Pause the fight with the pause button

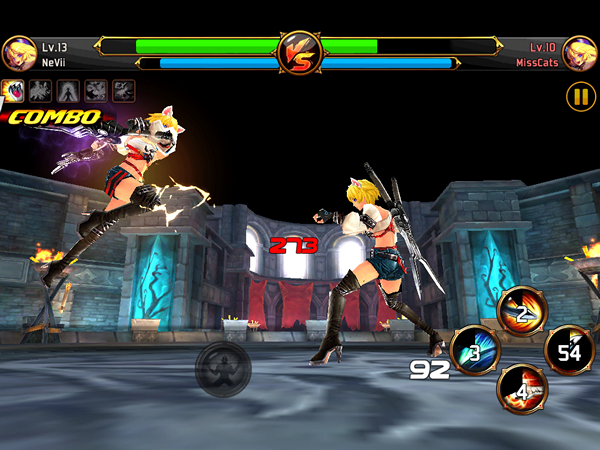tap(580, 96)
